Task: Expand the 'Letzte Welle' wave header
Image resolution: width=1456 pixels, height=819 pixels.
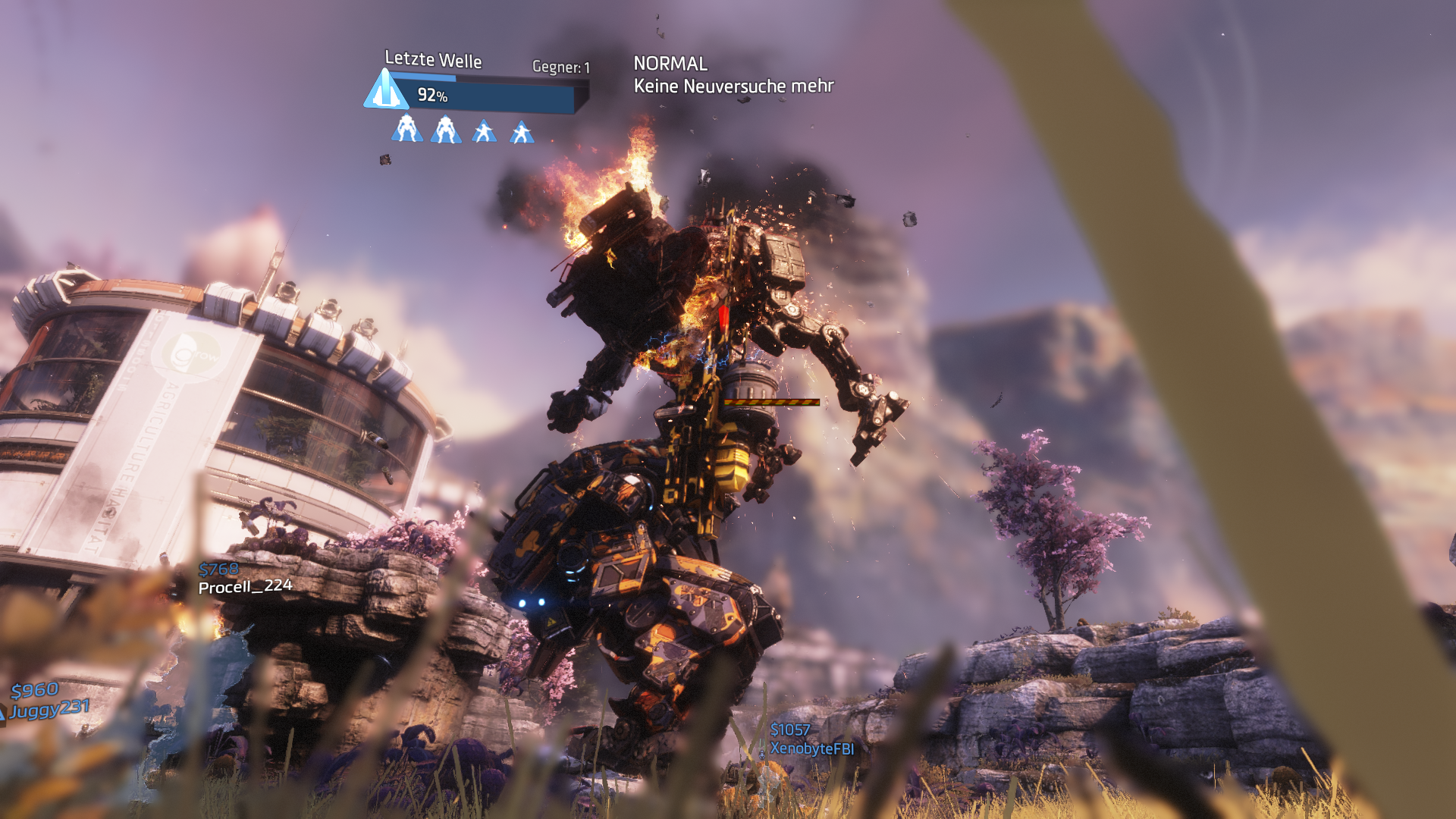Action: (x=432, y=60)
